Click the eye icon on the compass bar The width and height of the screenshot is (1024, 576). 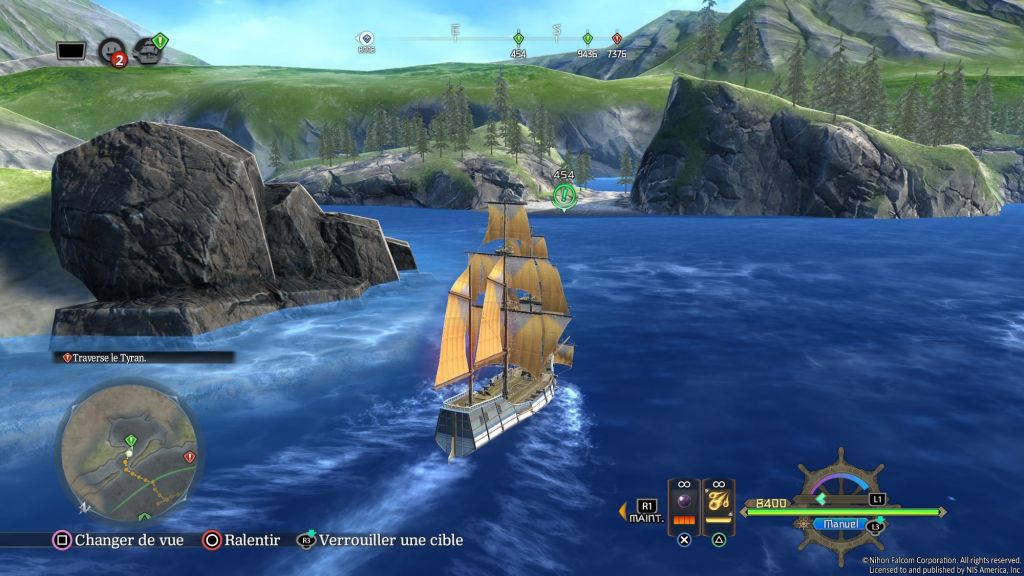[x=366, y=38]
